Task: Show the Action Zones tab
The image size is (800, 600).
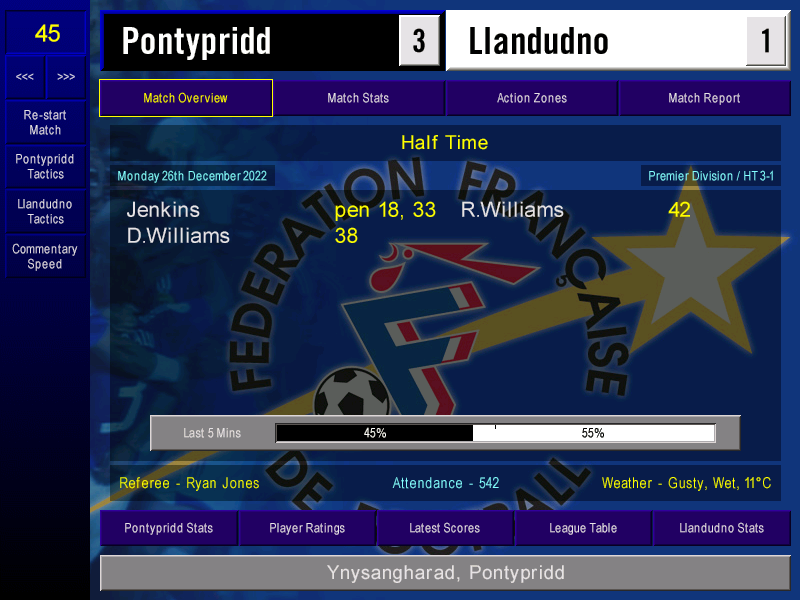Action: point(531,98)
